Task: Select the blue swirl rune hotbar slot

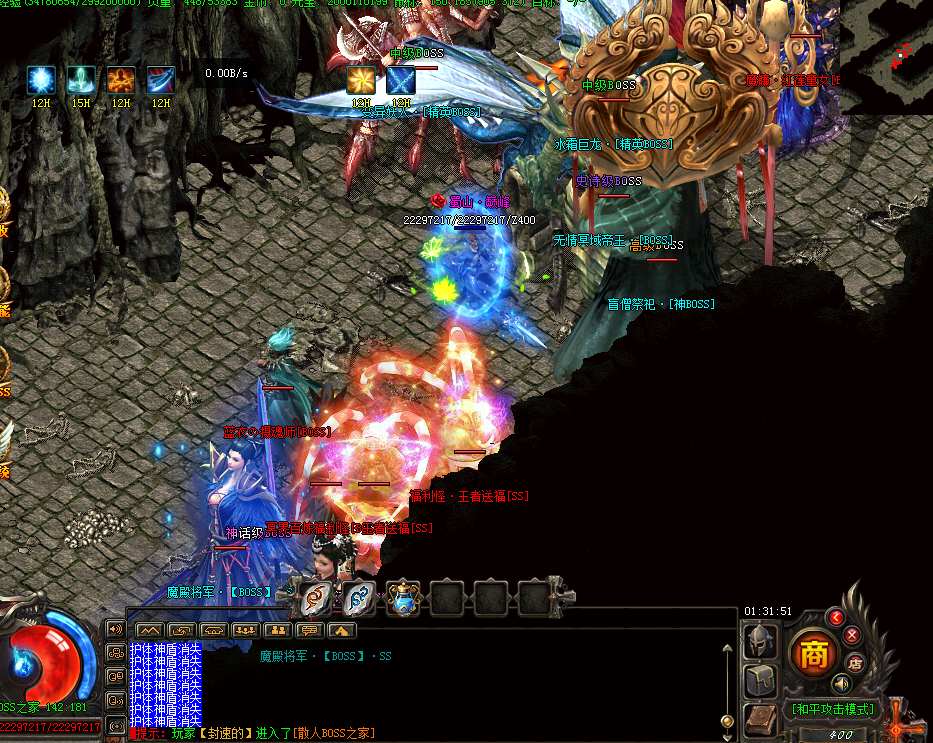Action: (359, 598)
